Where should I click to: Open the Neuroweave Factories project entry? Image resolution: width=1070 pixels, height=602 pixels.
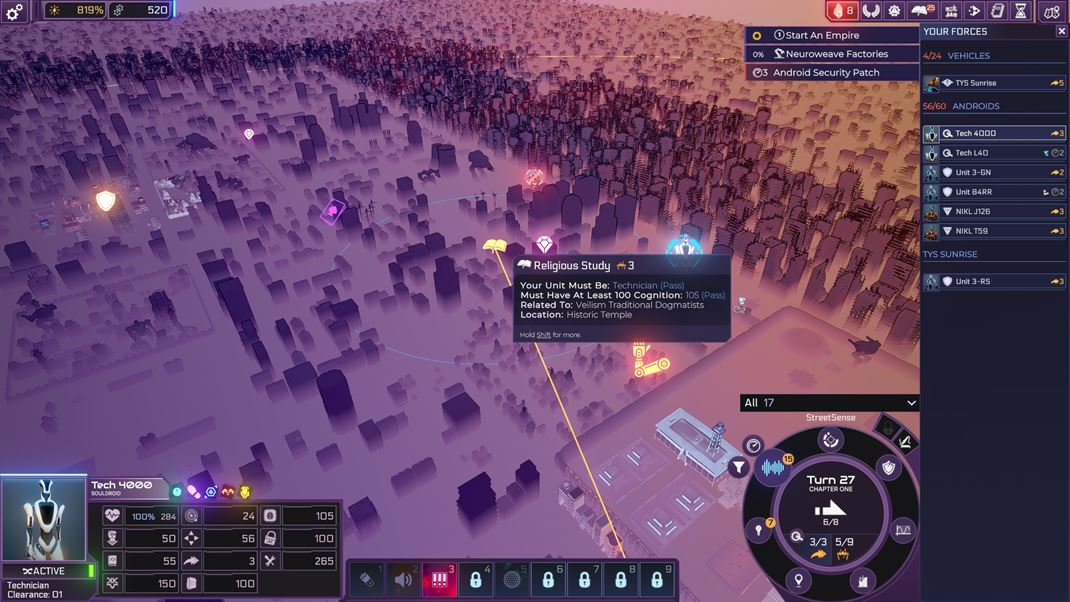tap(832, 54)
